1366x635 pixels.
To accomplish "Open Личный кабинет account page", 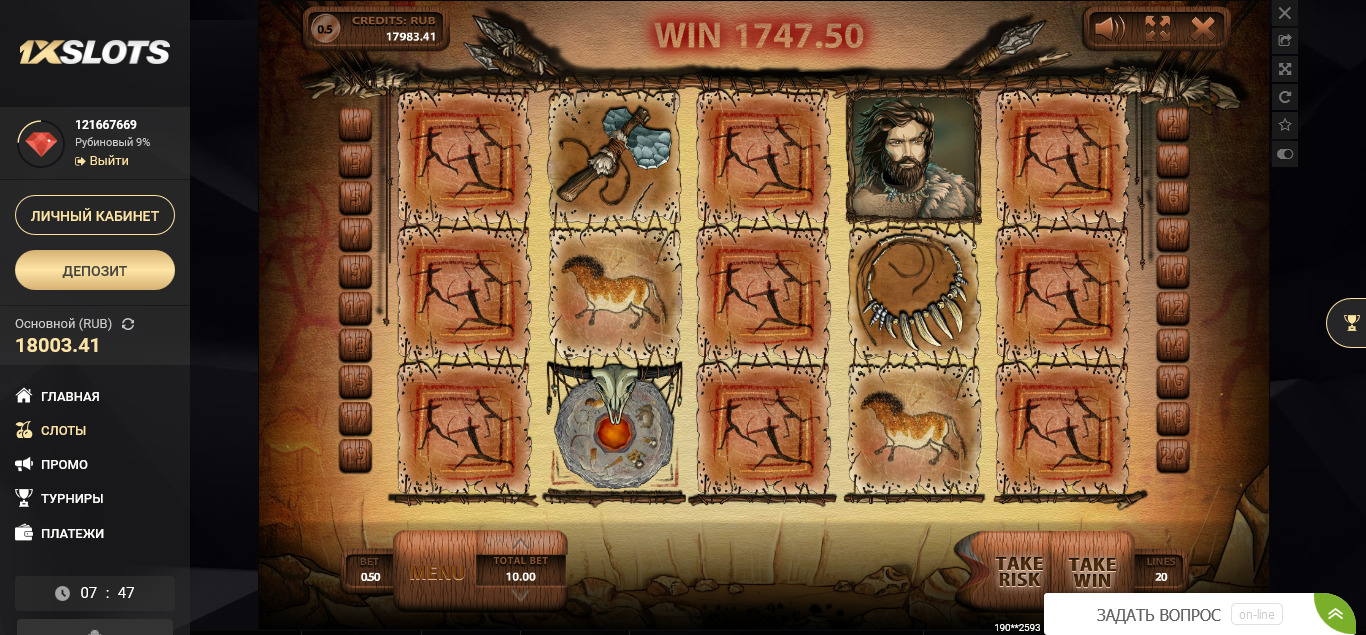I will [x=95, y=215].
